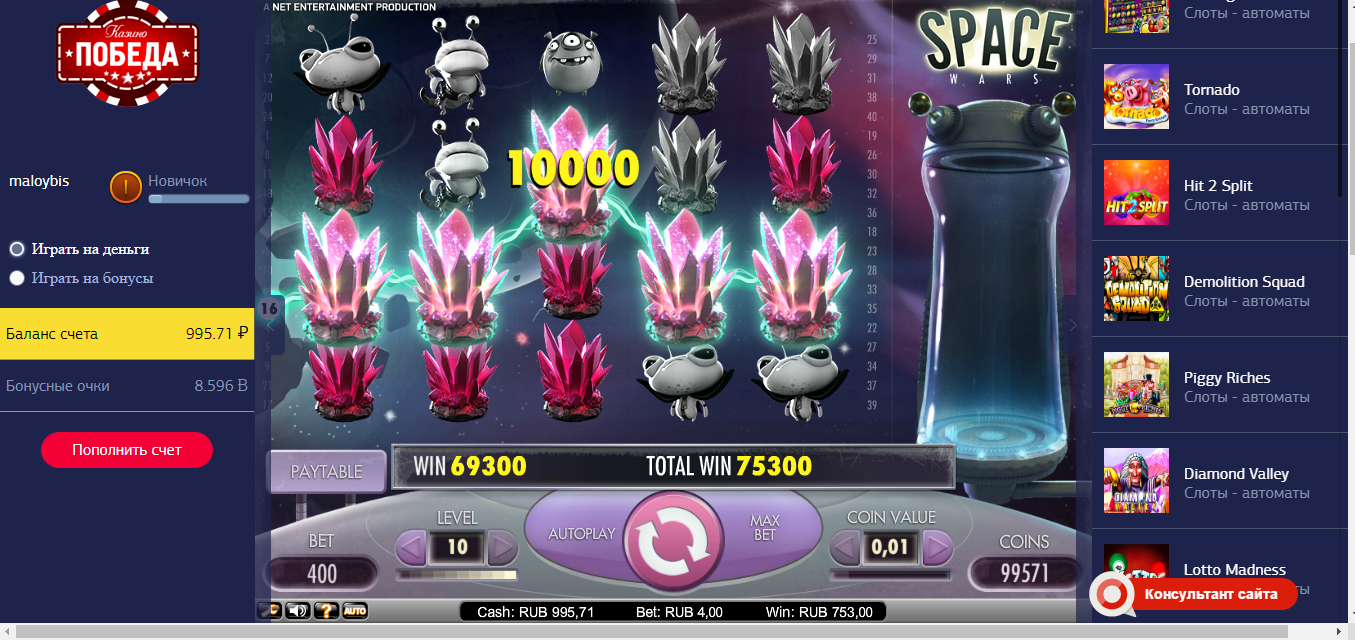1355x640 pixels.
Task: Place the Max Bet
Action: (x=764, y=527)
